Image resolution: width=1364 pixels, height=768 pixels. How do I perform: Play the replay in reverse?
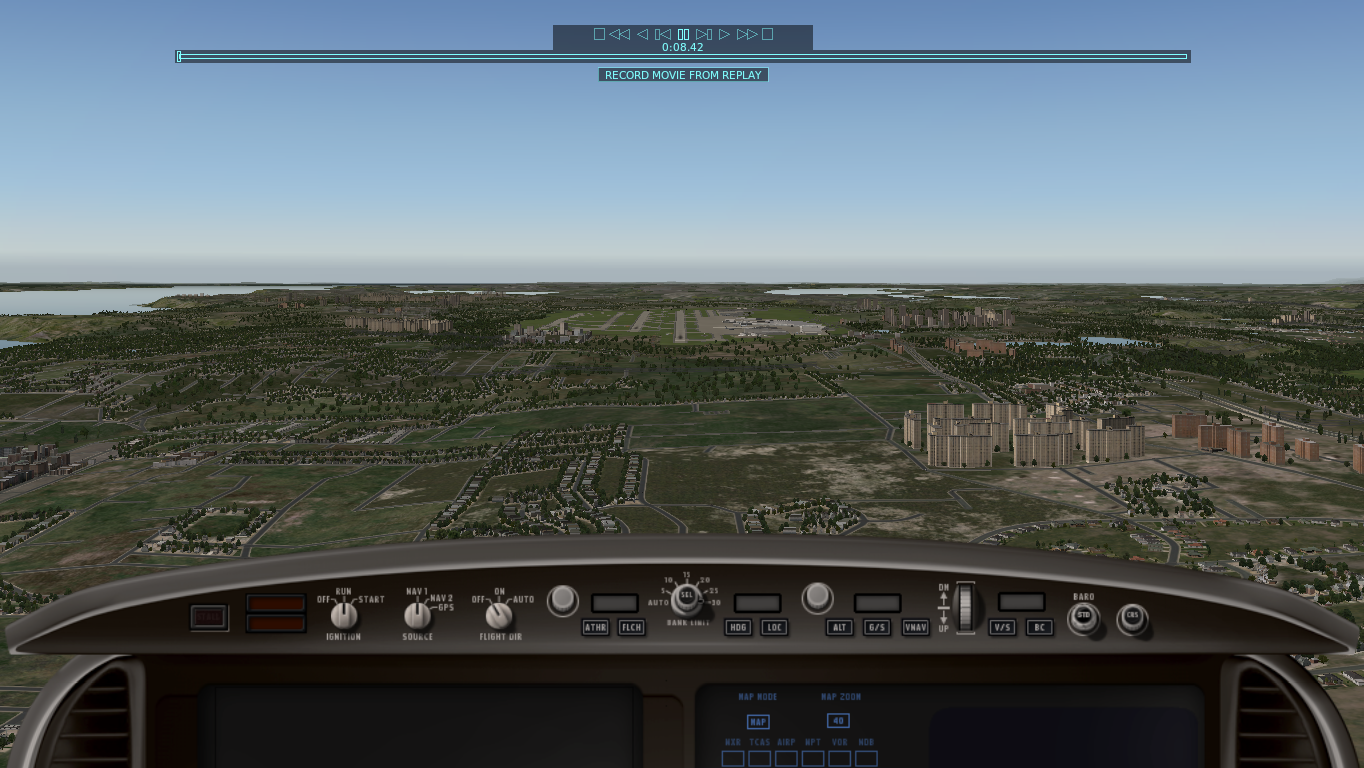pyautogui.click(x=642, y=34)
